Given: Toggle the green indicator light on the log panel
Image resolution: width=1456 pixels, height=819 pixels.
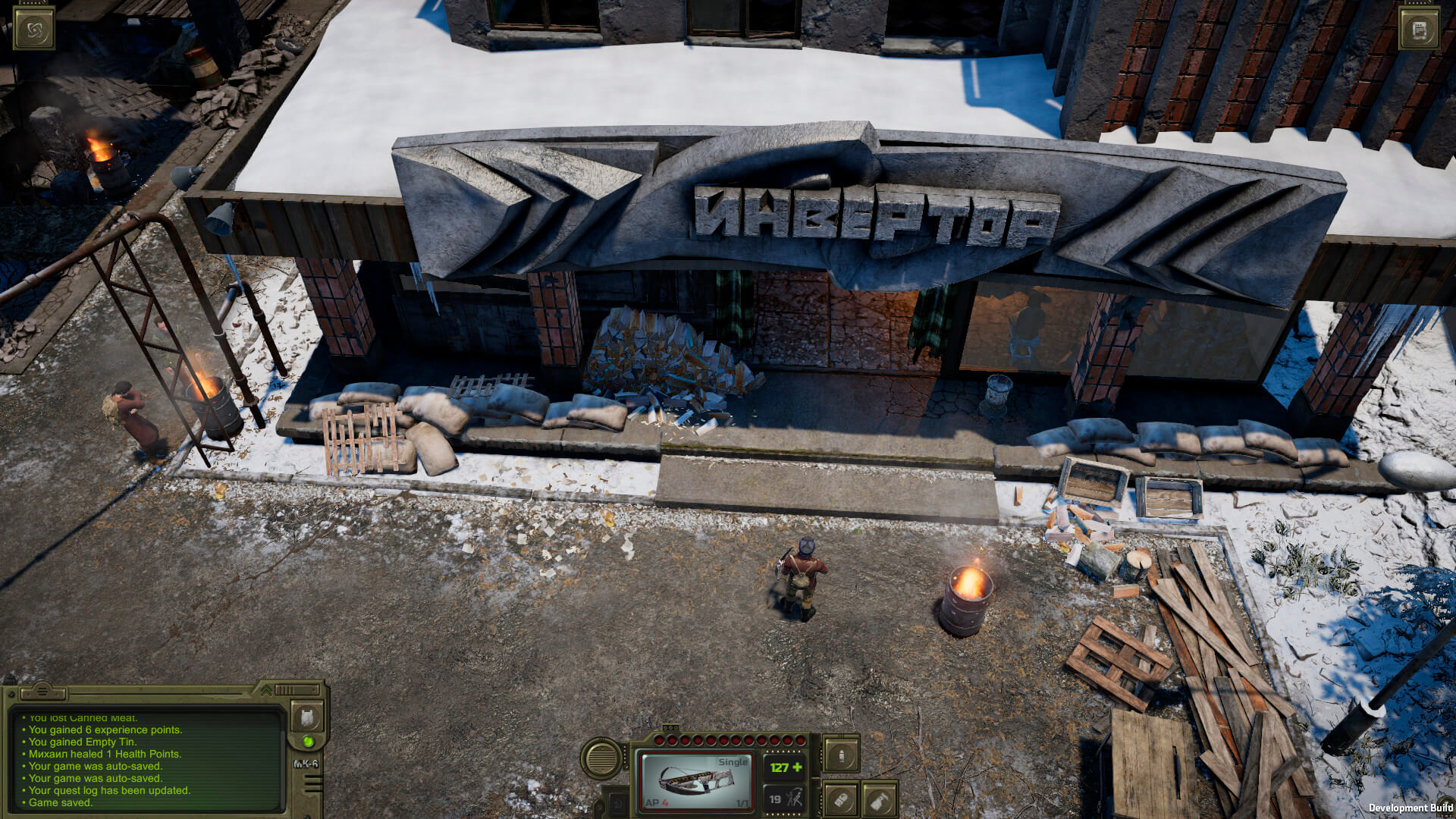Looking at the screenshot, I should click(x=308, y=742).
